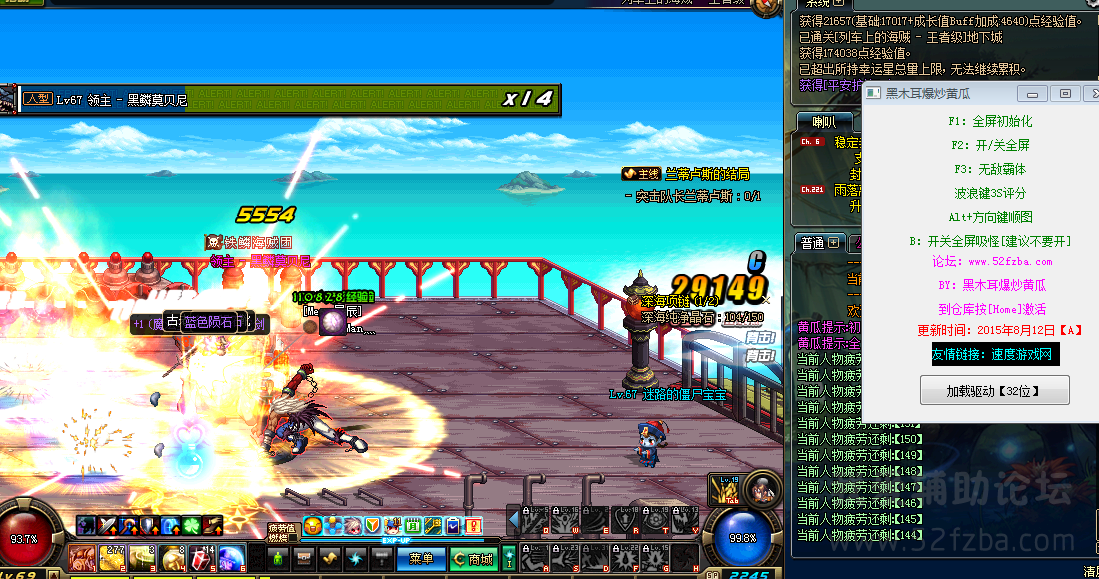This screenshot has width=1099, height=579.
Task: Select the blue orb item in quickslot
Action: (232, 557)
